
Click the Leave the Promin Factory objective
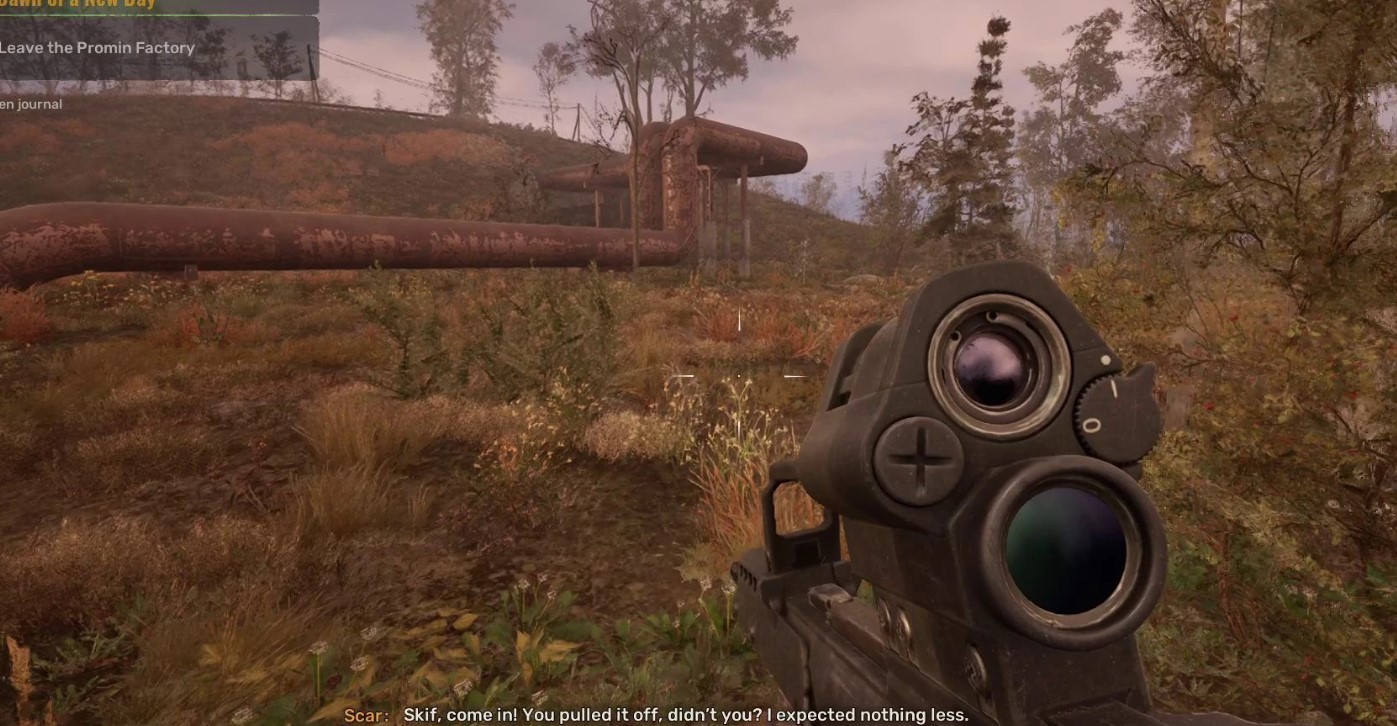[97, 48]
